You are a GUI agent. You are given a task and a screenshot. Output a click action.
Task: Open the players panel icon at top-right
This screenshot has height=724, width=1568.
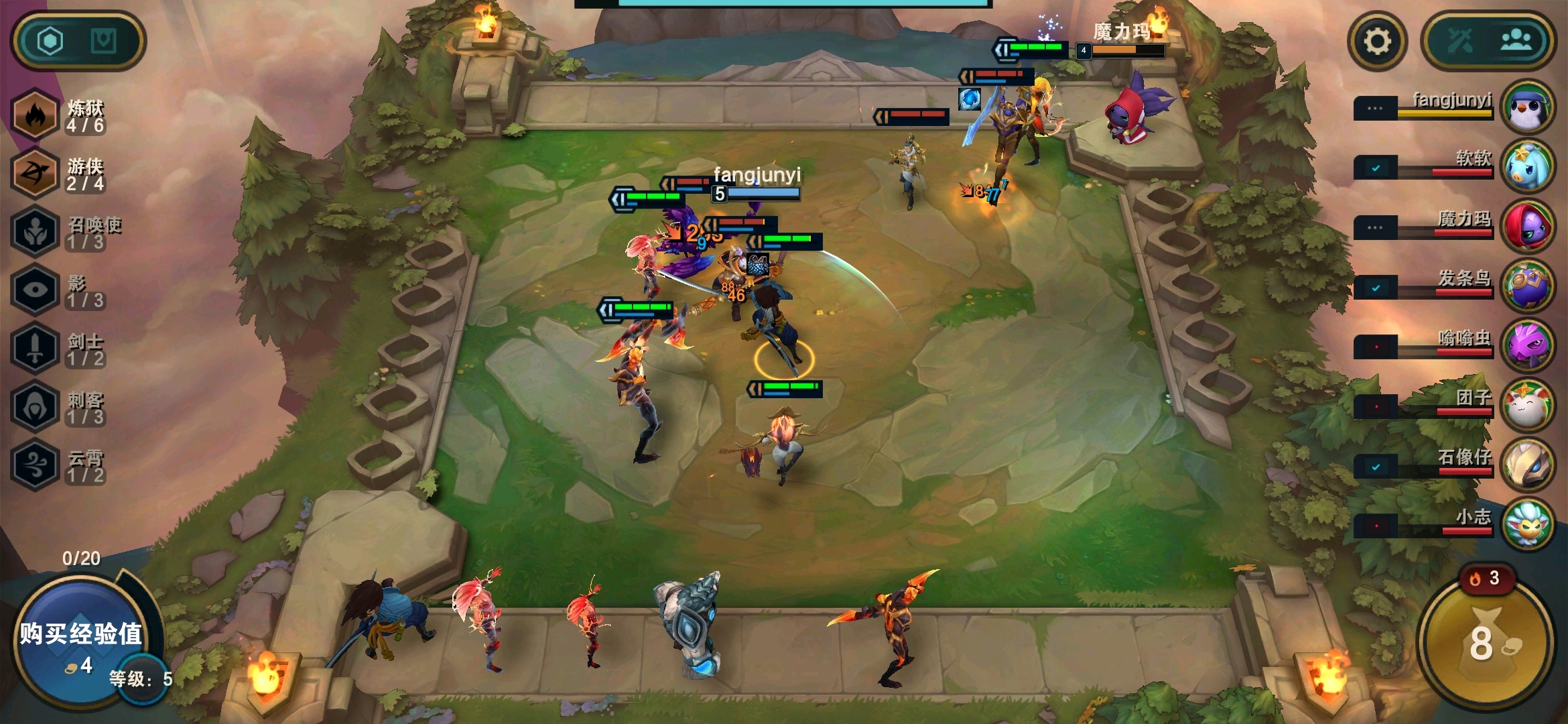(1516, 42)
